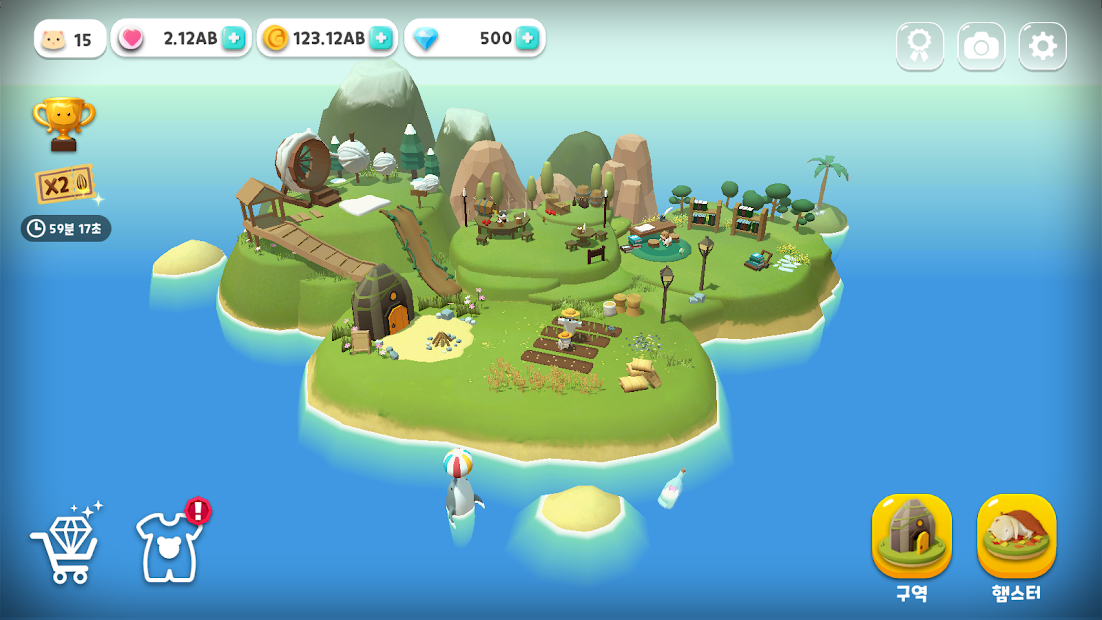
Task: Open the hamster costume wardrobe
Action: (x=168, y=546)
